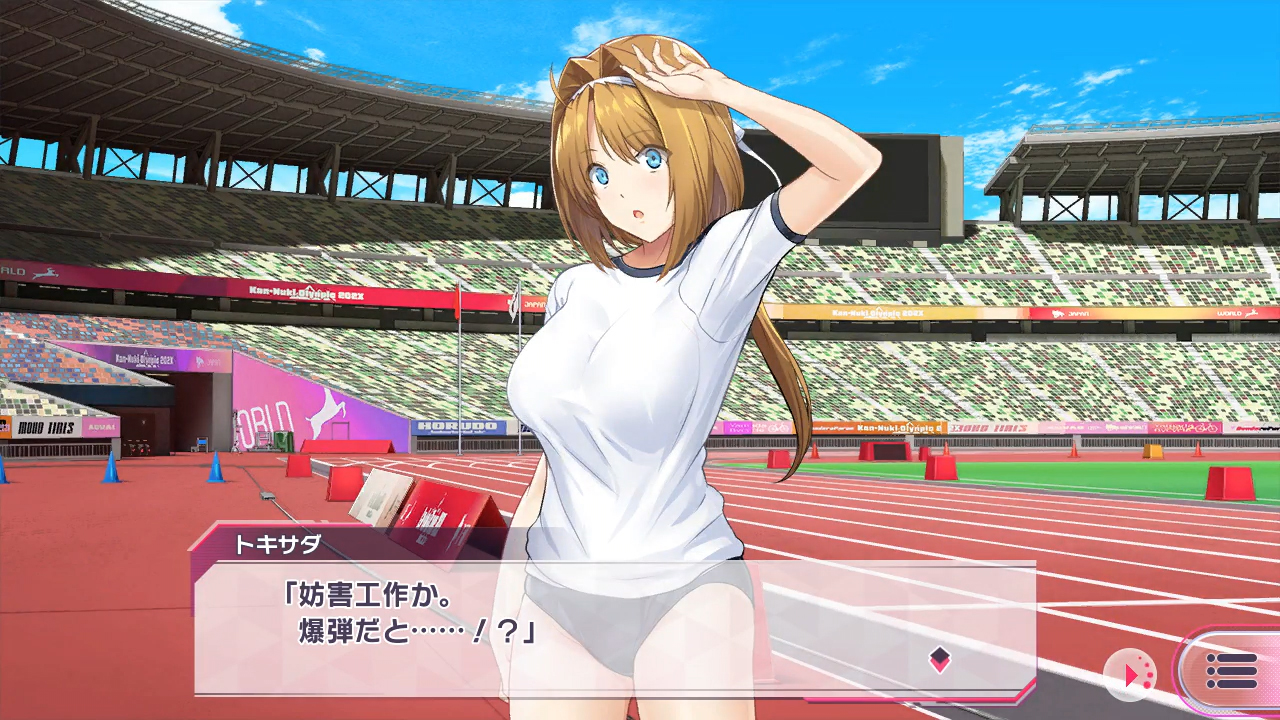This screenshot has height=720, width=1280.
Task: Advance the dialogue via the diamond indicator
Action: pos(939,659)
